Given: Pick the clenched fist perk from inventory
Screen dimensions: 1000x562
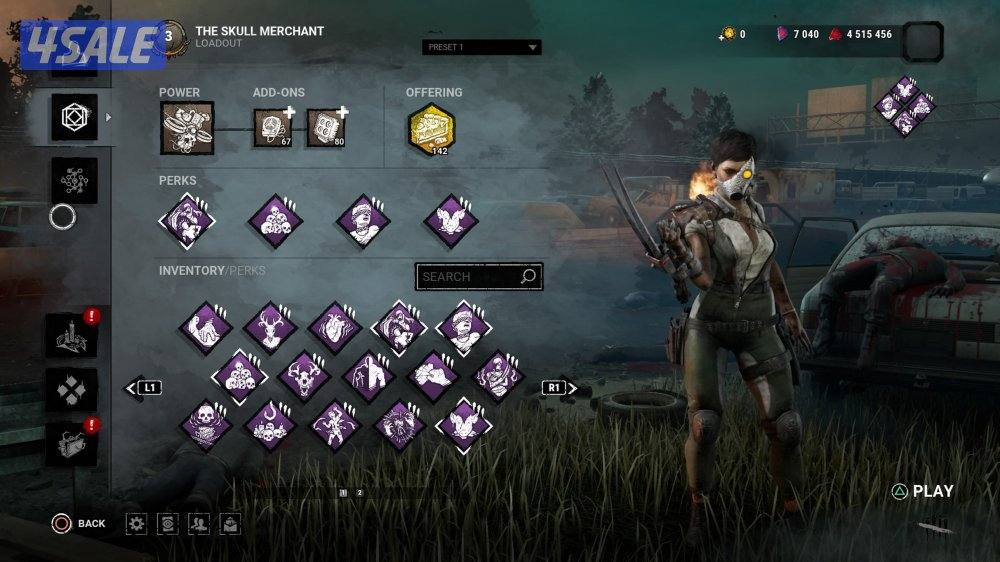Looking at the screenshot, I should [432, 376].
